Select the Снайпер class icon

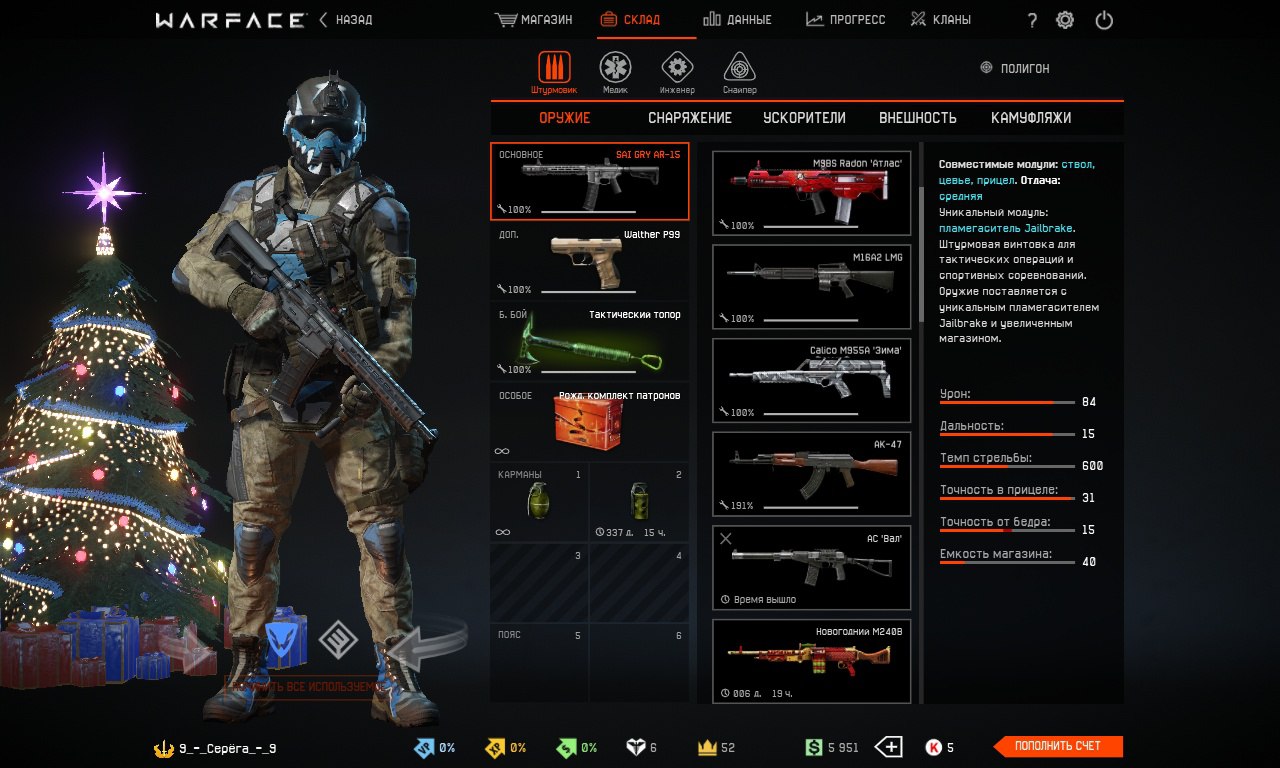739,70
